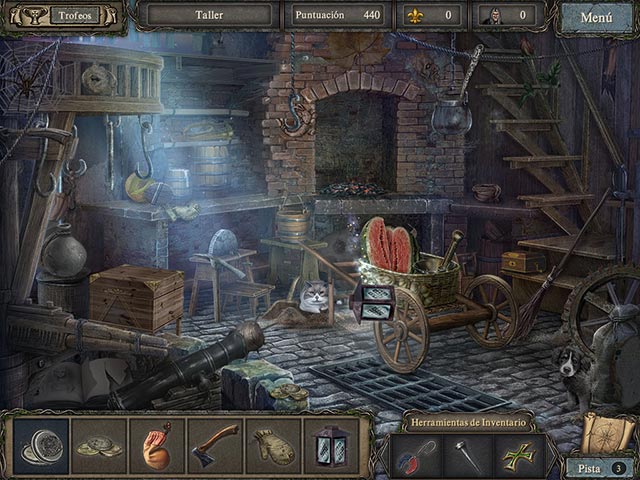Open the Menú button
Image resolution: width=640 pixels, height=480 pixels.
596,17
